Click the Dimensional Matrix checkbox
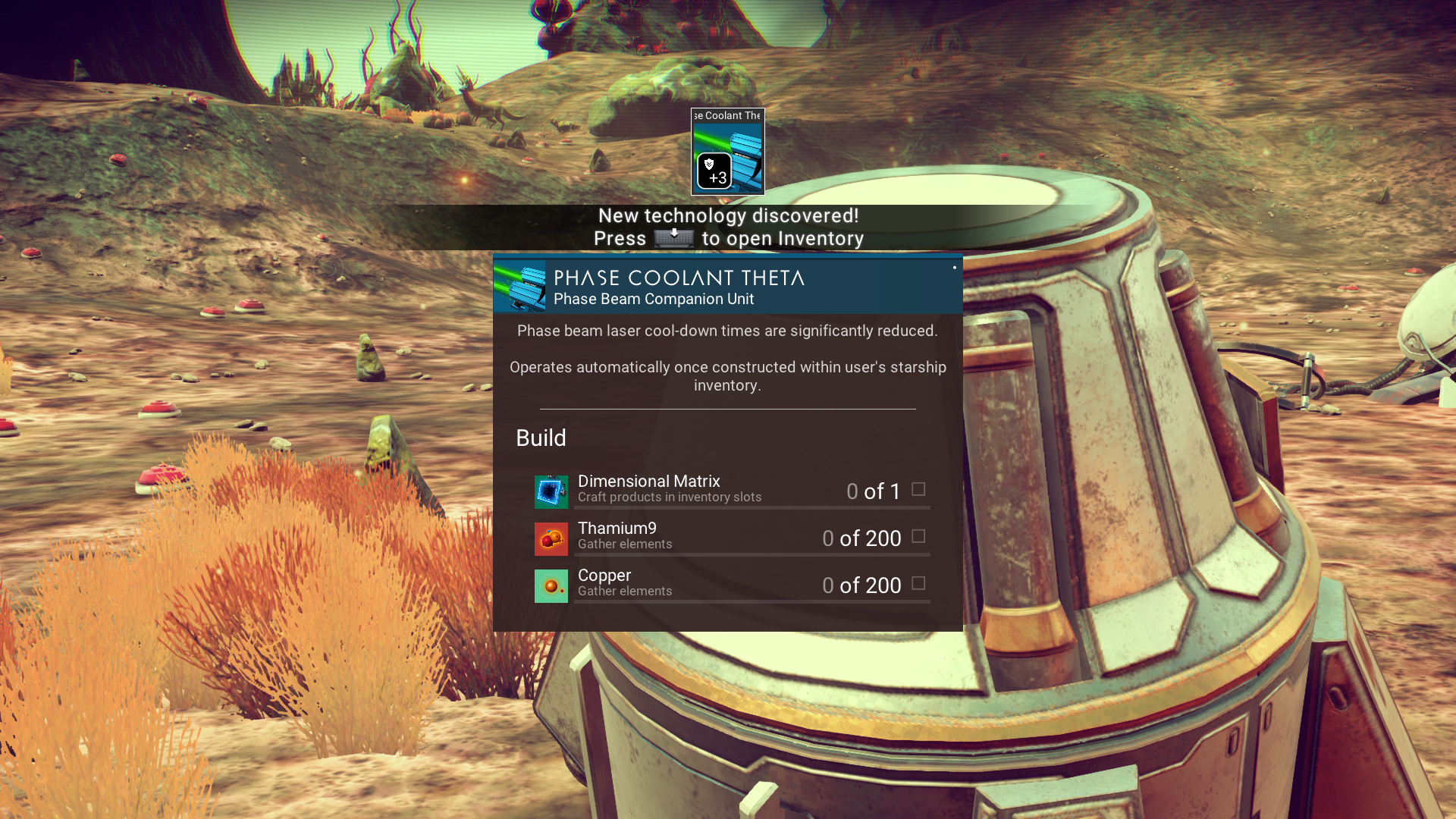The height and width of the screenshot is (819, 1456). pos(918,490)
